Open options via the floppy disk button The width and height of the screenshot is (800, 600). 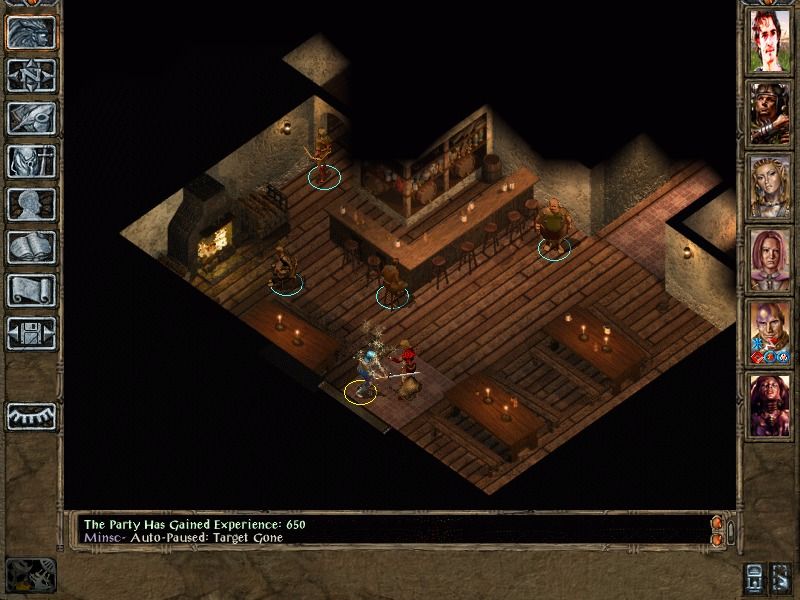(x=29, y=333)
